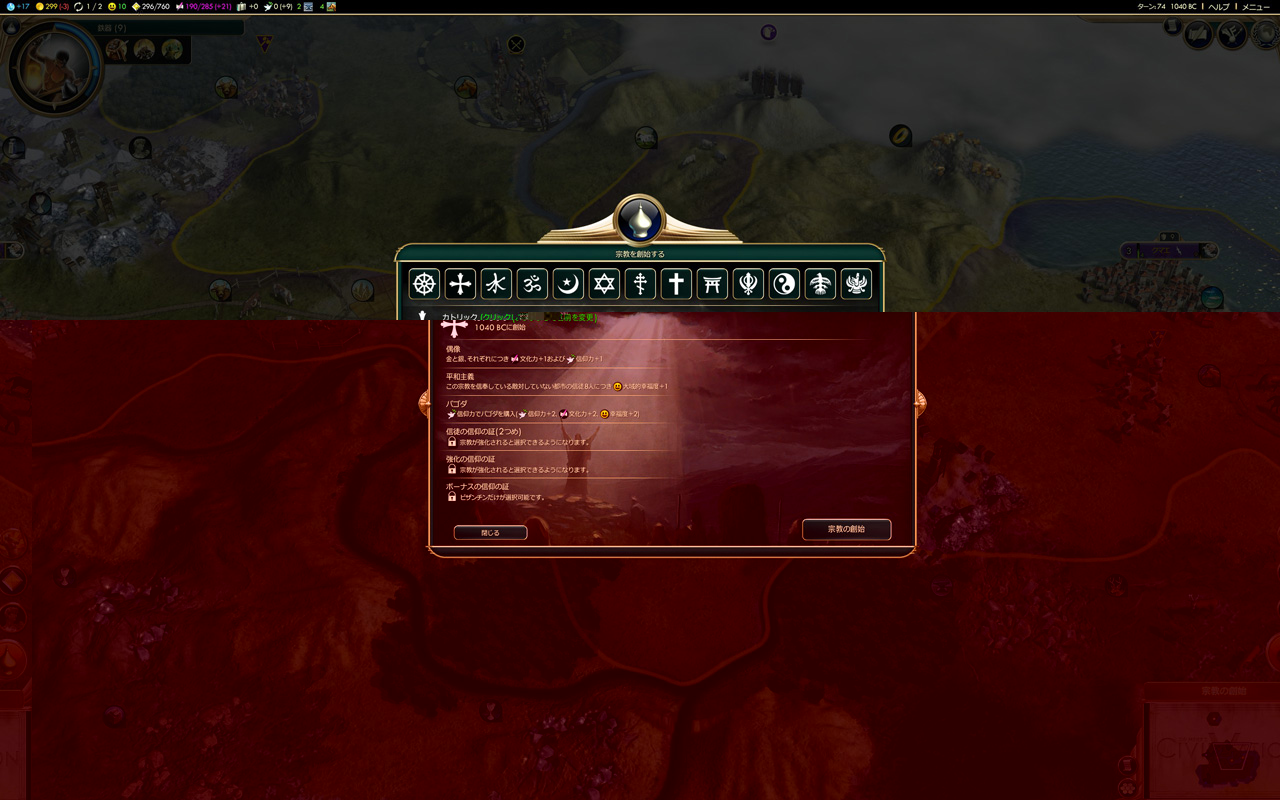The image size is (1280, 800).
Task: Click the green text to rename religion
Action: [x=538, y=317]
